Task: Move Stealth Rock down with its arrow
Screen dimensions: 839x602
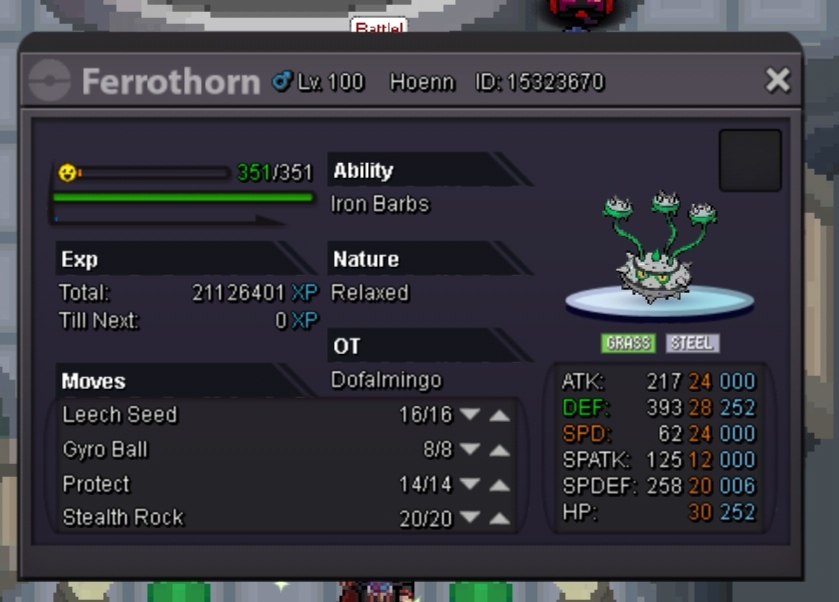Action: (470, 518)
